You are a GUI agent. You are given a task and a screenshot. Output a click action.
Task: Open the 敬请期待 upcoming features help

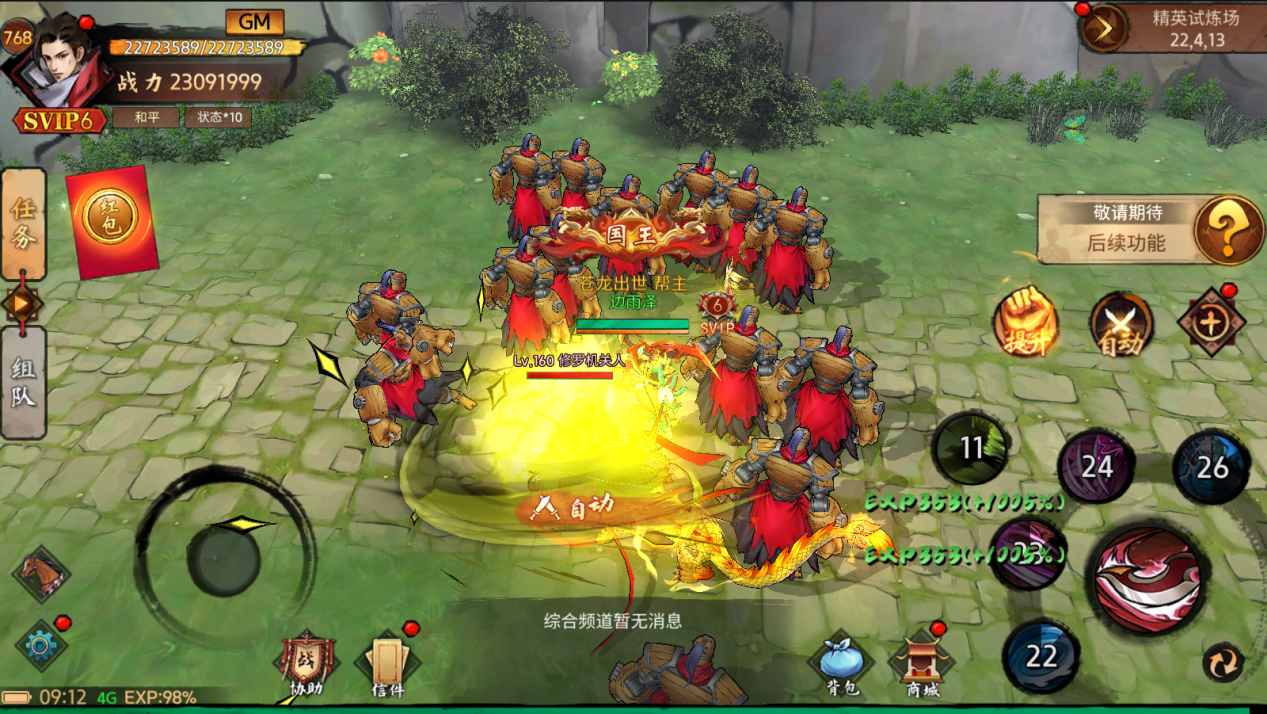[1228, 229]
